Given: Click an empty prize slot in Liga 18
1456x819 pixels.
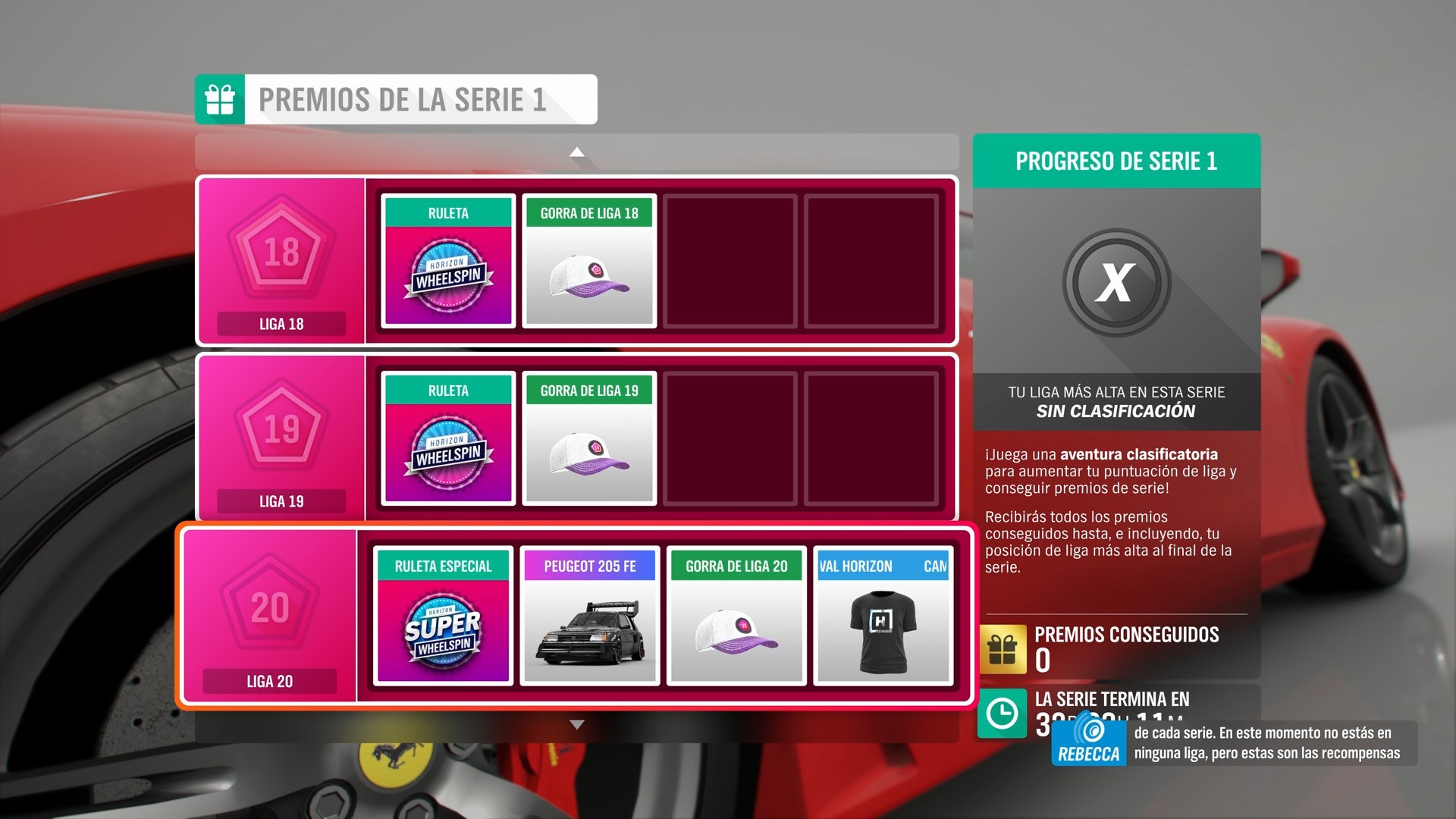Looking at the screenshot, I should [732, 262].
